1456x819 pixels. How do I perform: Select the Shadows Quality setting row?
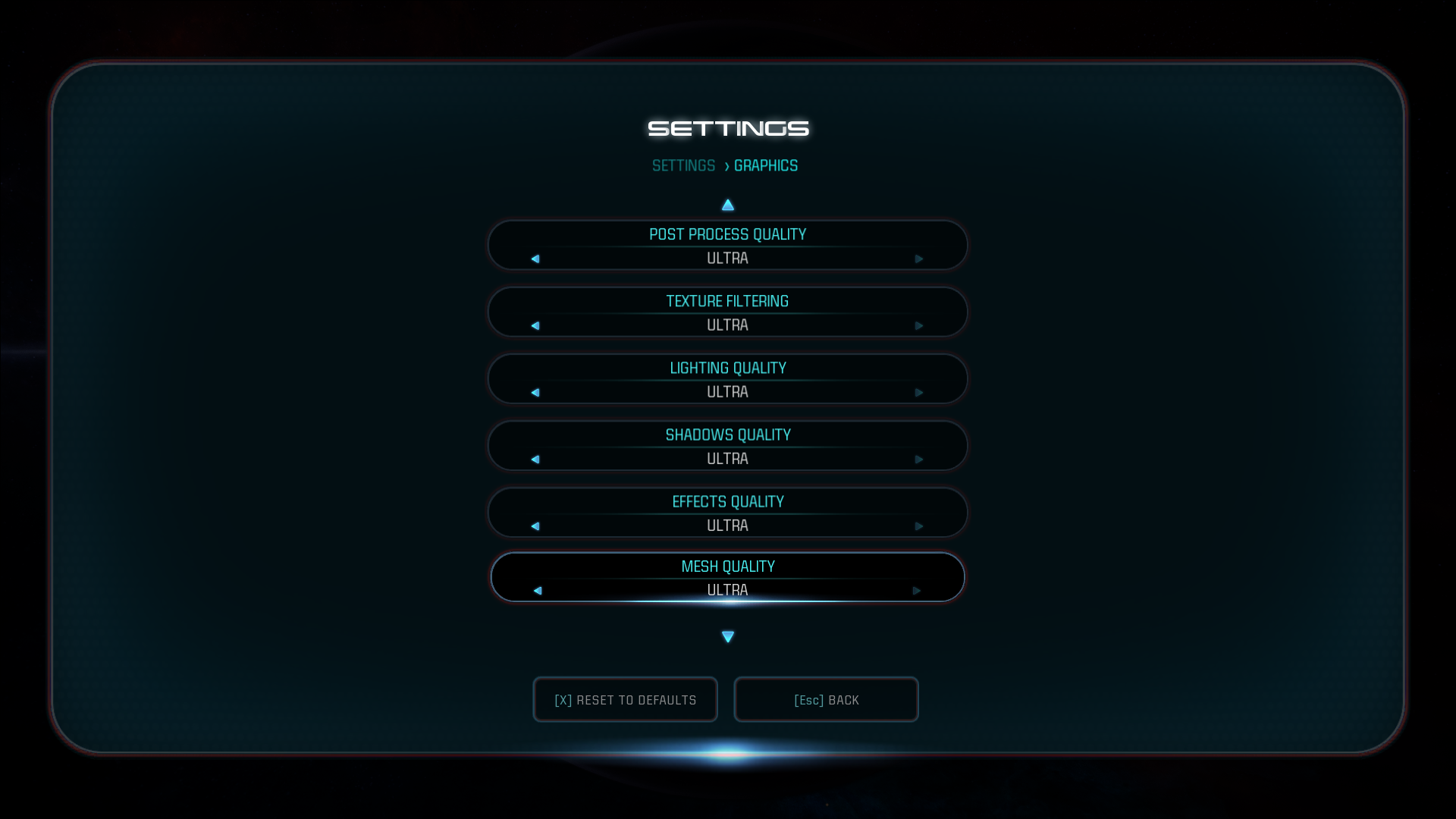pyautogui.click(x=727, y=446)
